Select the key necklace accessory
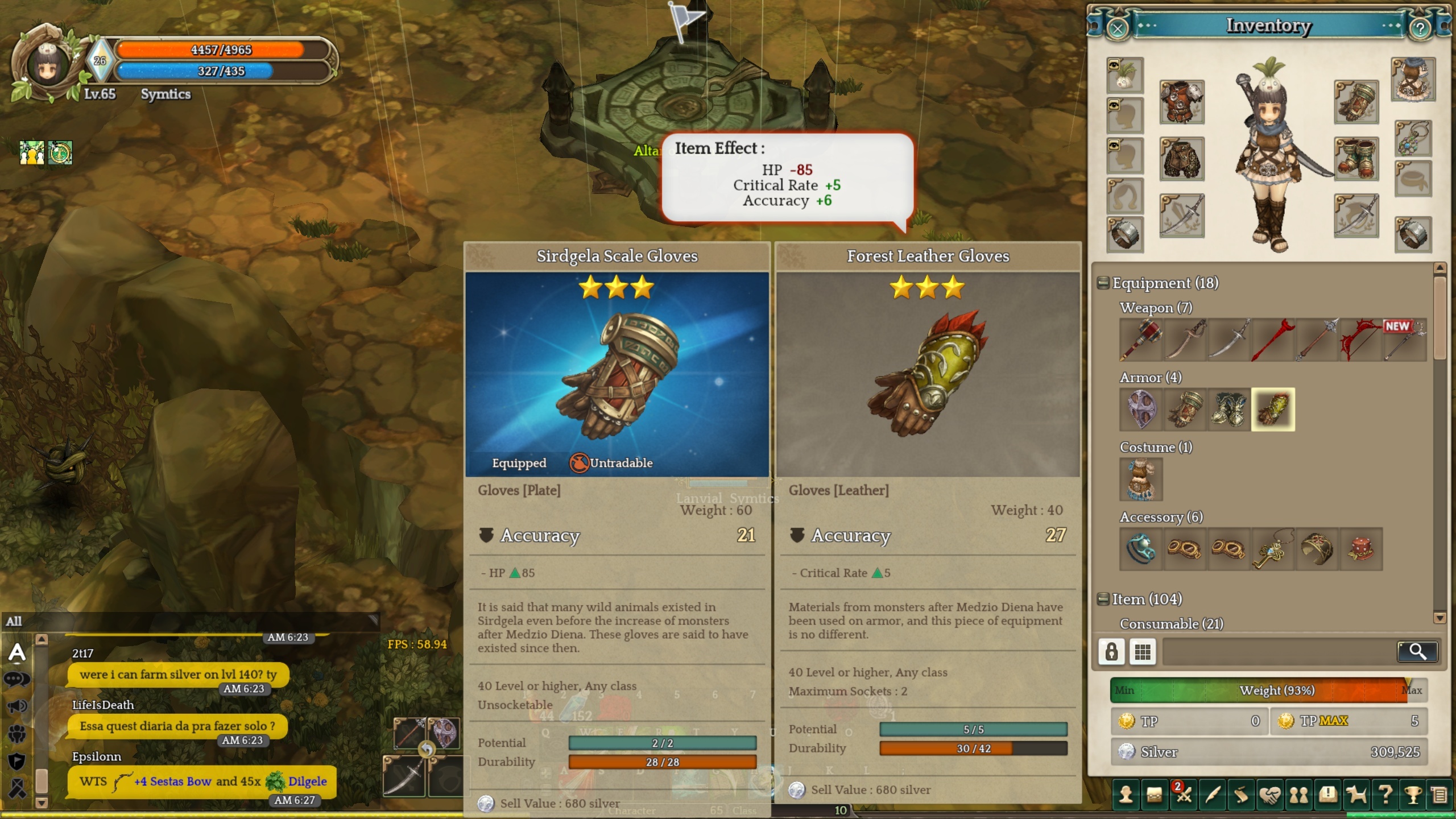1456x819 pixels. click(x=1273, y=549)
